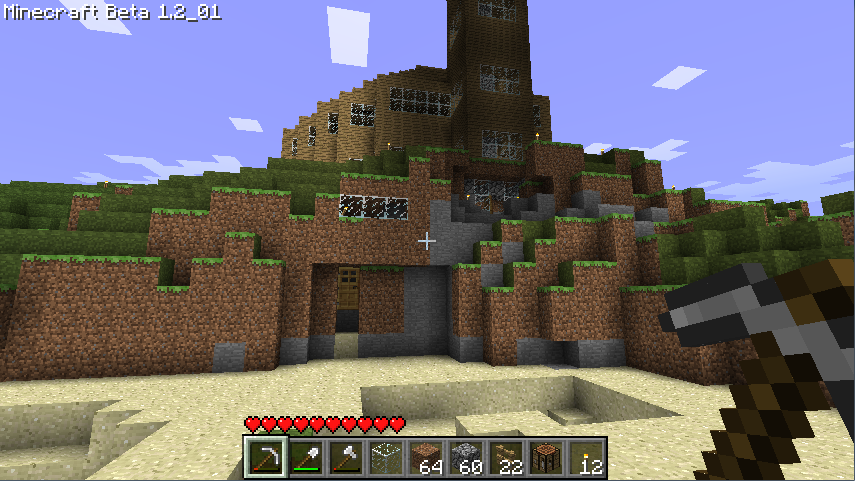Pick the dirt block stack of 64
The height and width of the screenshot is (481, 855).
pos(425,458)
